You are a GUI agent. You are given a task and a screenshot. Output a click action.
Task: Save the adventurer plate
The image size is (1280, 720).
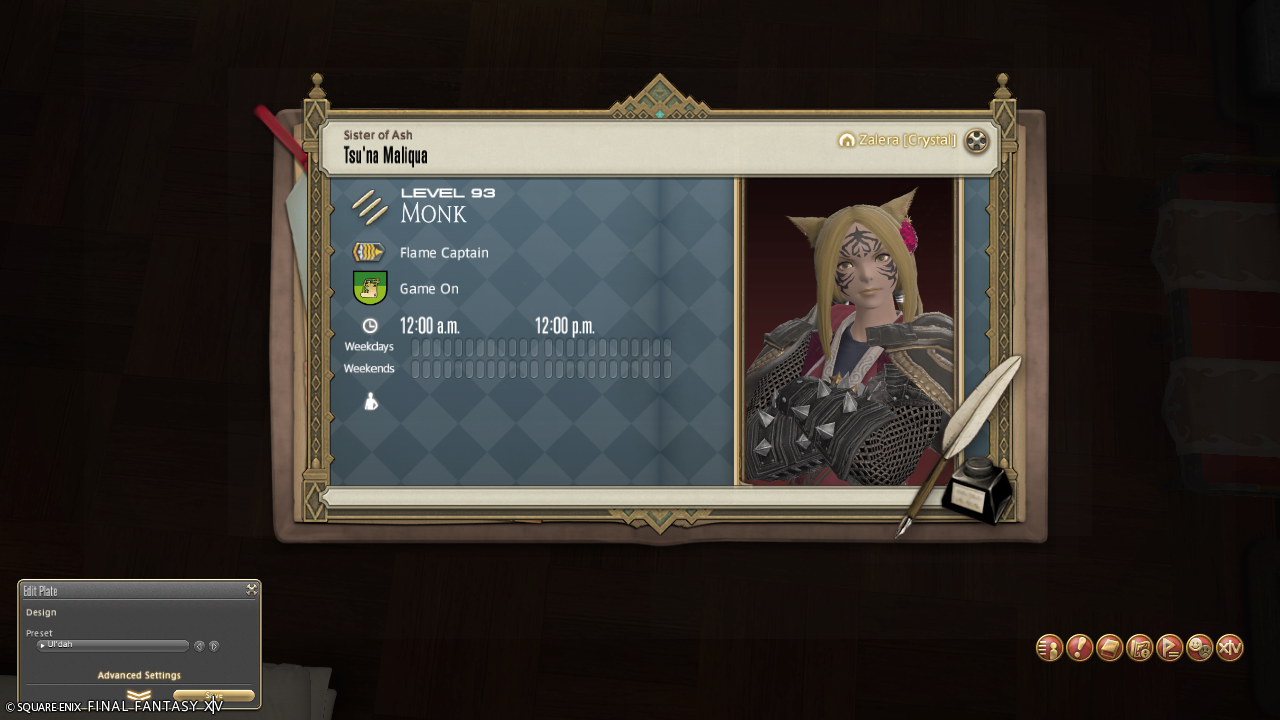click(x=214, y=696)
